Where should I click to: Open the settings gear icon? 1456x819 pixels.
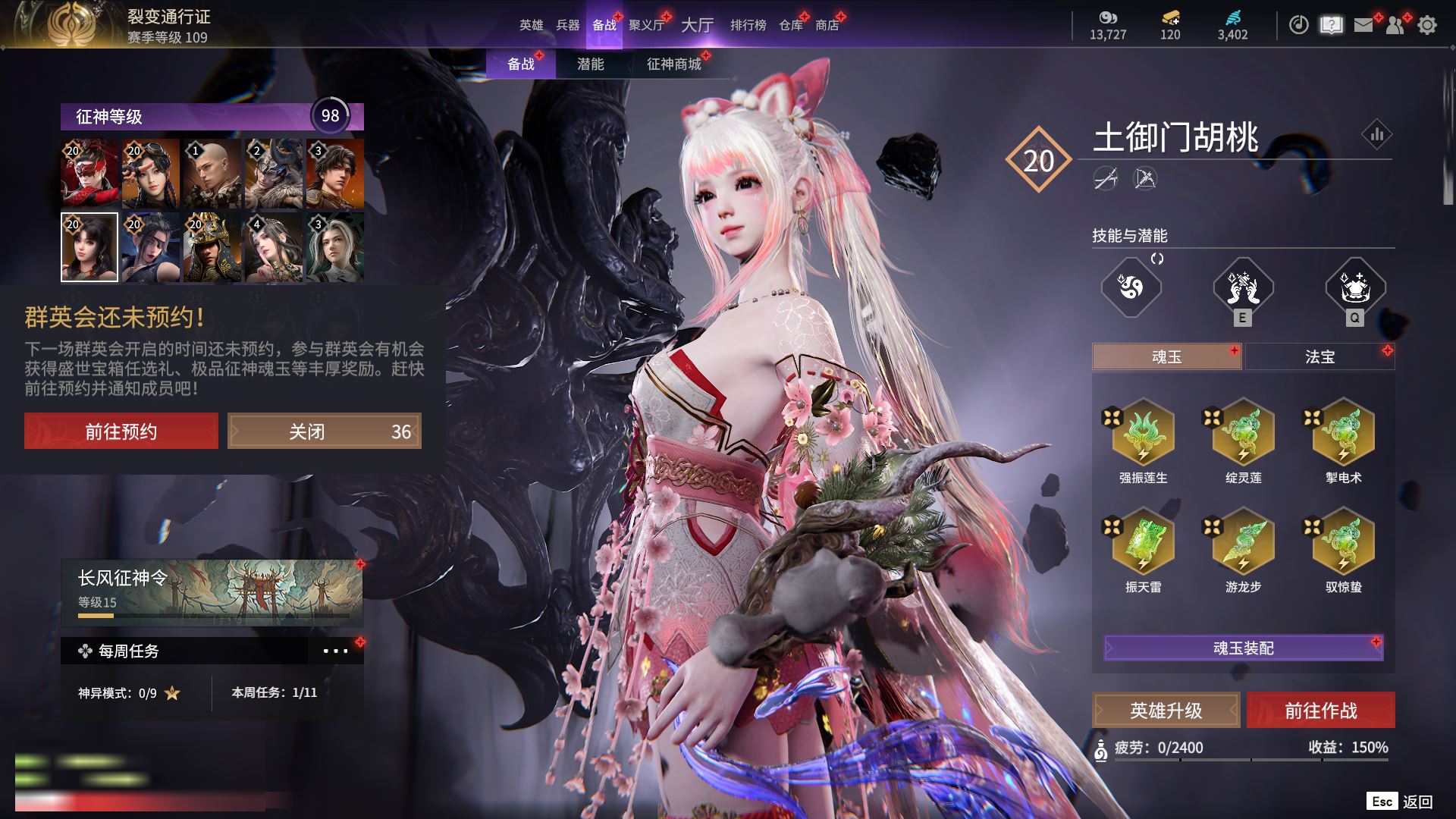click(1427, 25)
